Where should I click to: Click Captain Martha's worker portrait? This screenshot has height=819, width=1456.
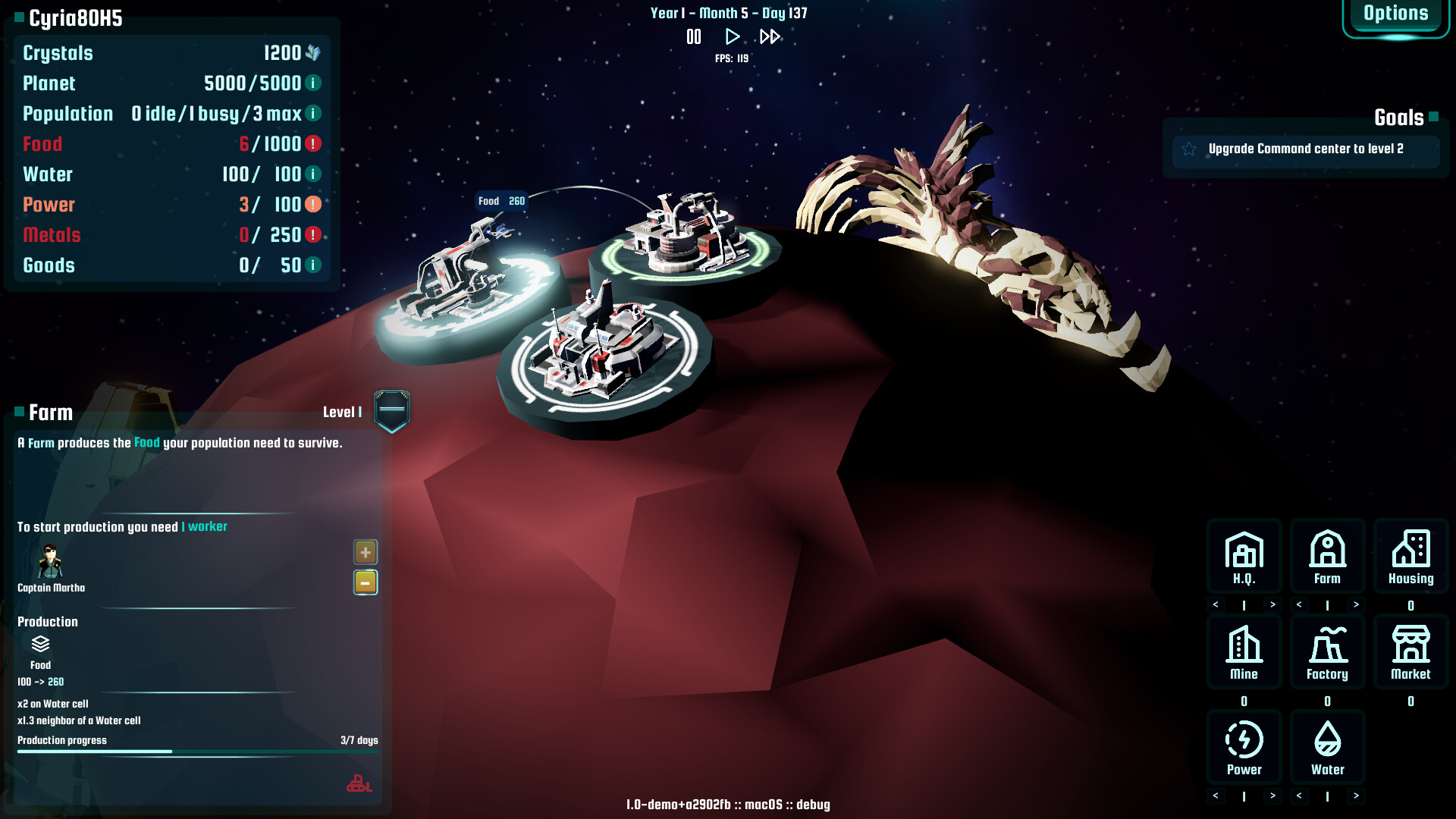point(51,562)
